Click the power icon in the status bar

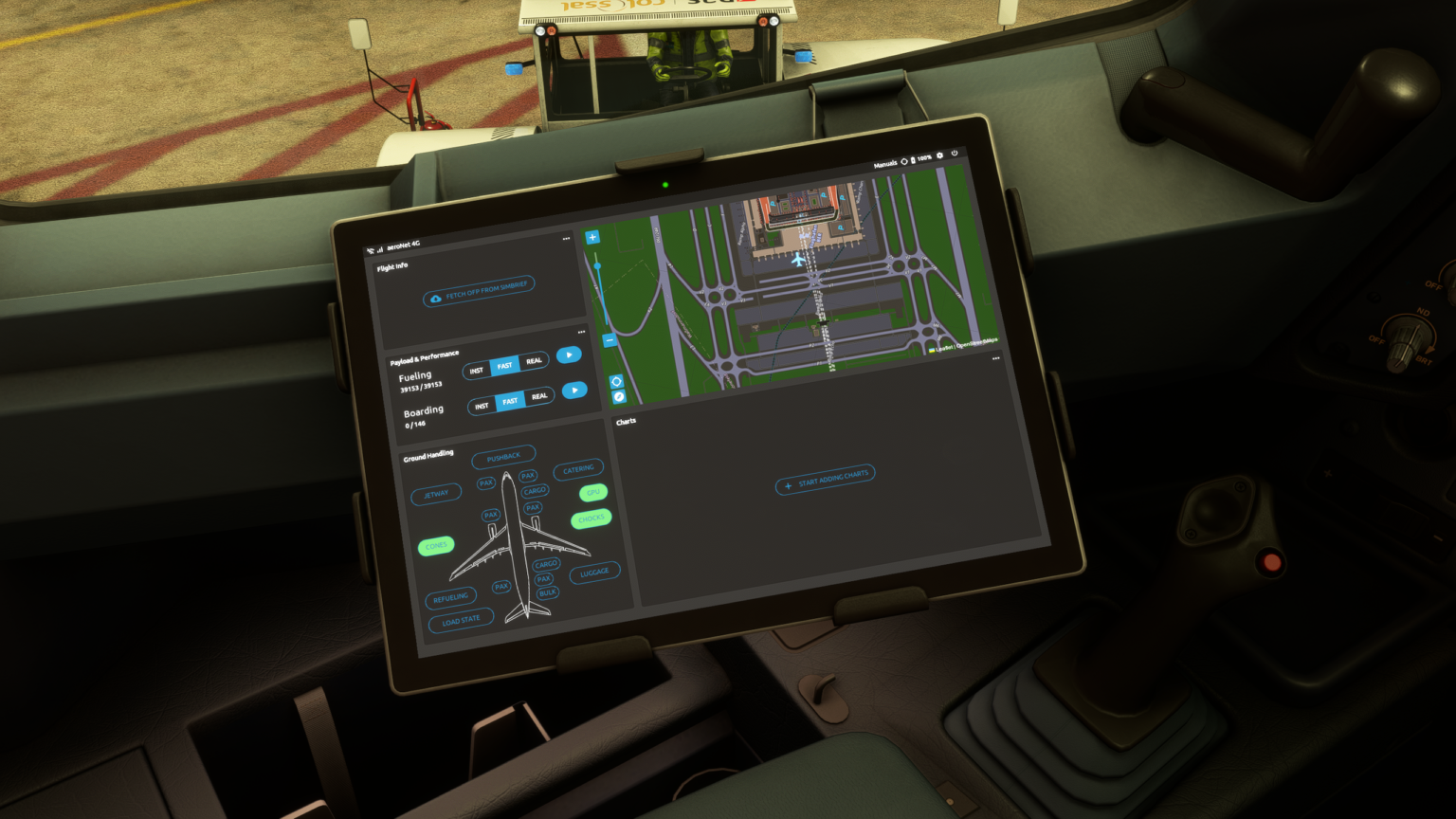955,153
